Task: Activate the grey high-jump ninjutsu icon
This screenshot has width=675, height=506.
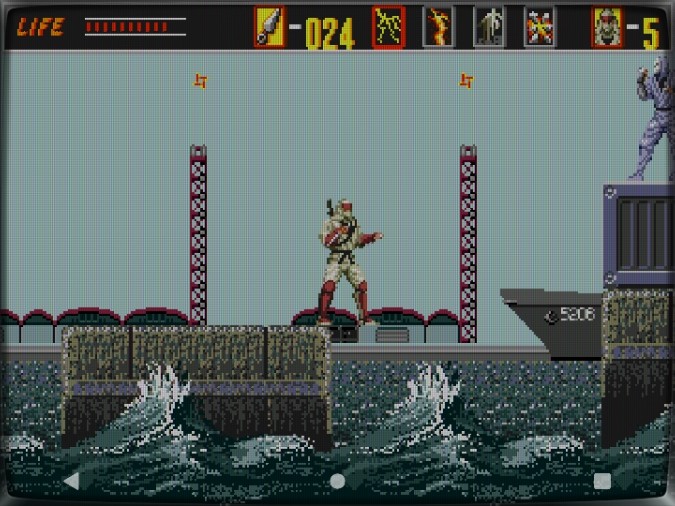Action: [489, 27]
